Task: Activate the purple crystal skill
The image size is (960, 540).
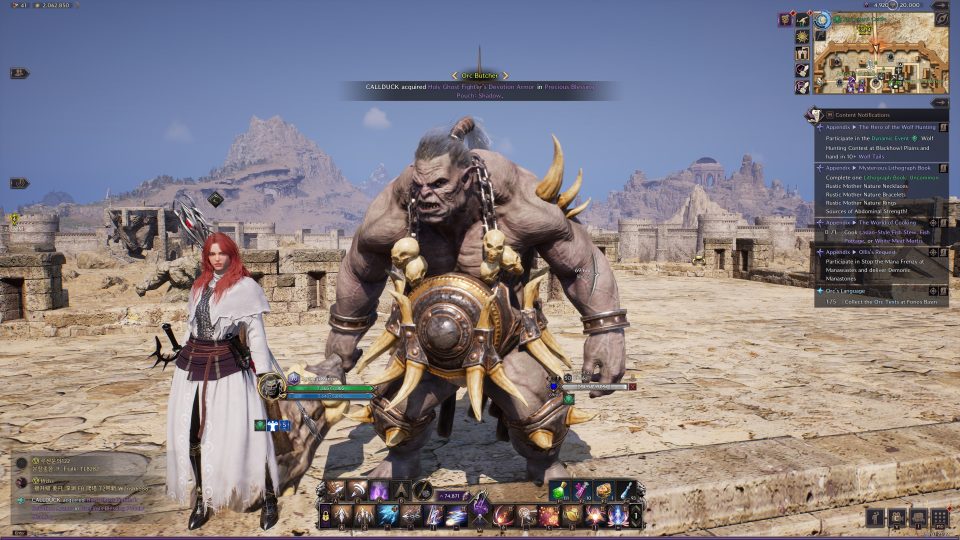Action: (x=379, y=491)
